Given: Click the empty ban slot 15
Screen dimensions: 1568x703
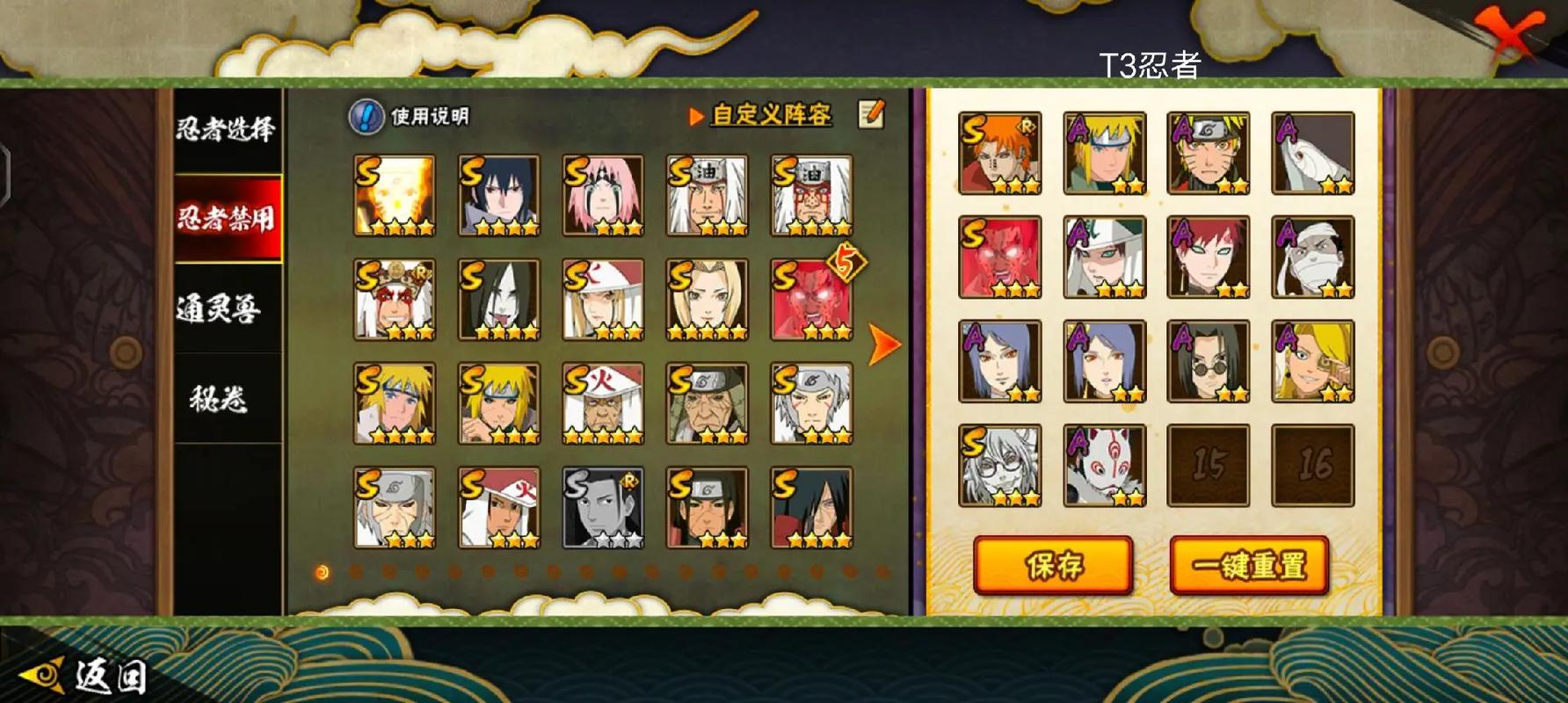Looking at the screenshot, I should (x=1208, y=466).
